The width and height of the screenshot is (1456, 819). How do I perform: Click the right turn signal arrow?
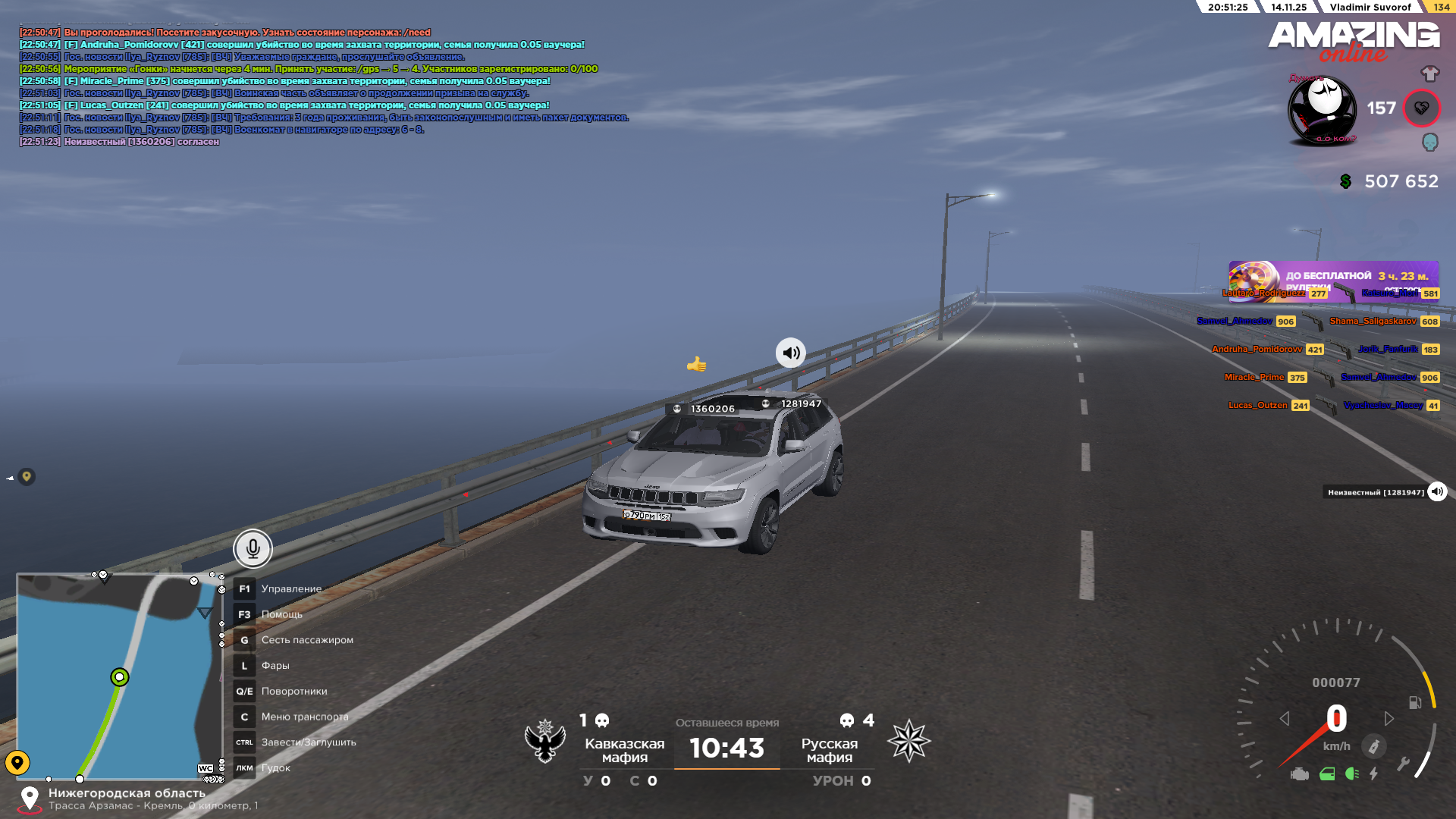pyautogui.click(x=1389, y=718)
